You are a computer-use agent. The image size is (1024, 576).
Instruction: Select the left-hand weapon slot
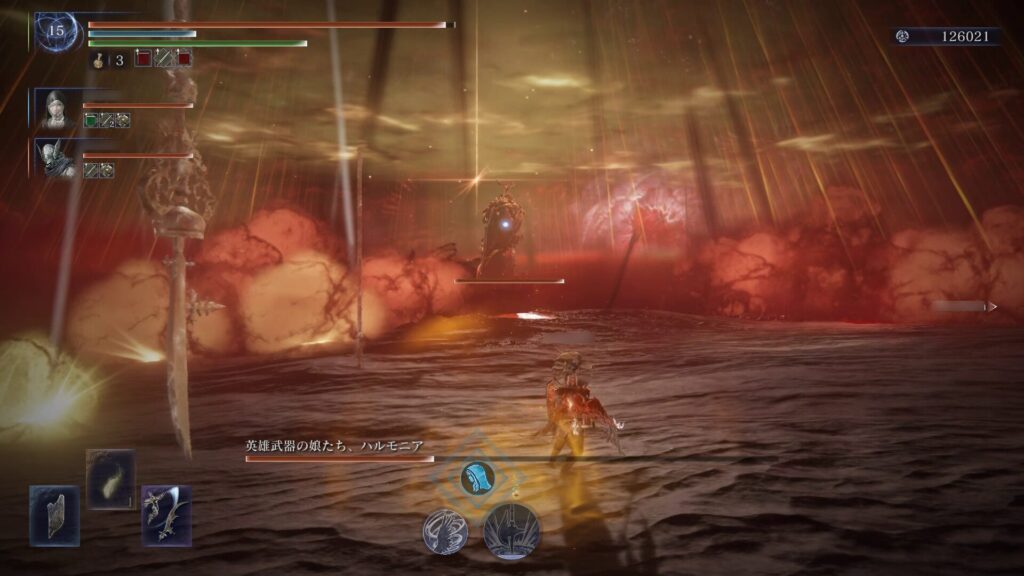(x=54, y=515)
